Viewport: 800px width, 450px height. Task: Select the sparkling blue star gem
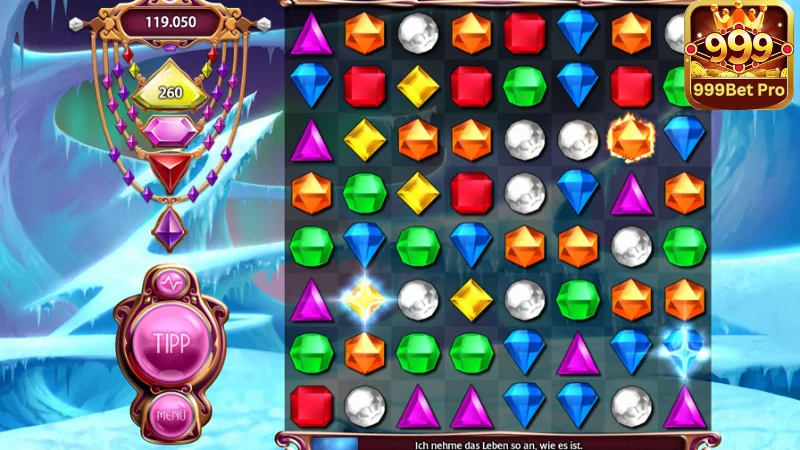tap(685, 345)
